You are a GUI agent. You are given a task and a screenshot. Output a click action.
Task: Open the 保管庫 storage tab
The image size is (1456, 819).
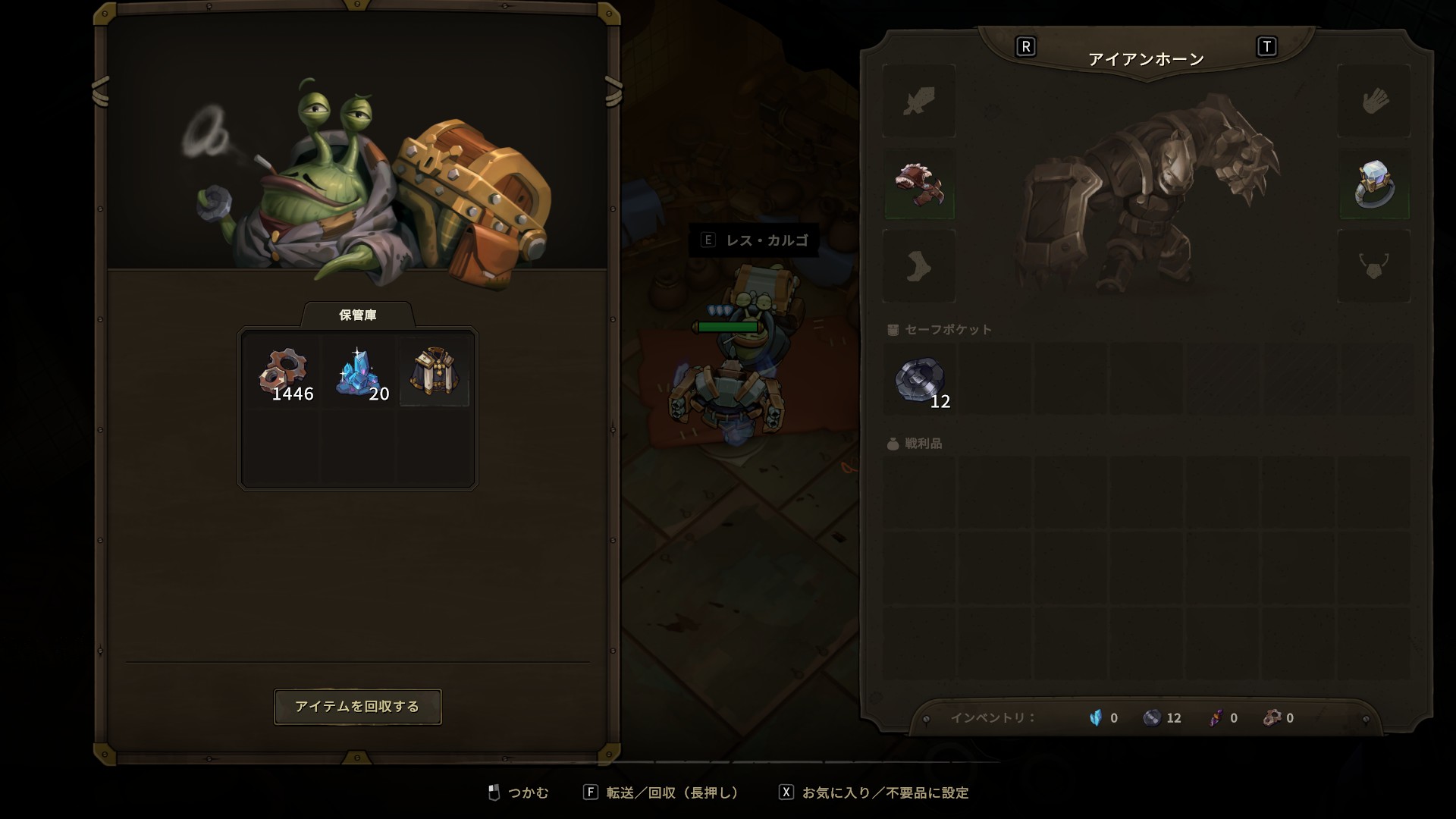(357, 315)
